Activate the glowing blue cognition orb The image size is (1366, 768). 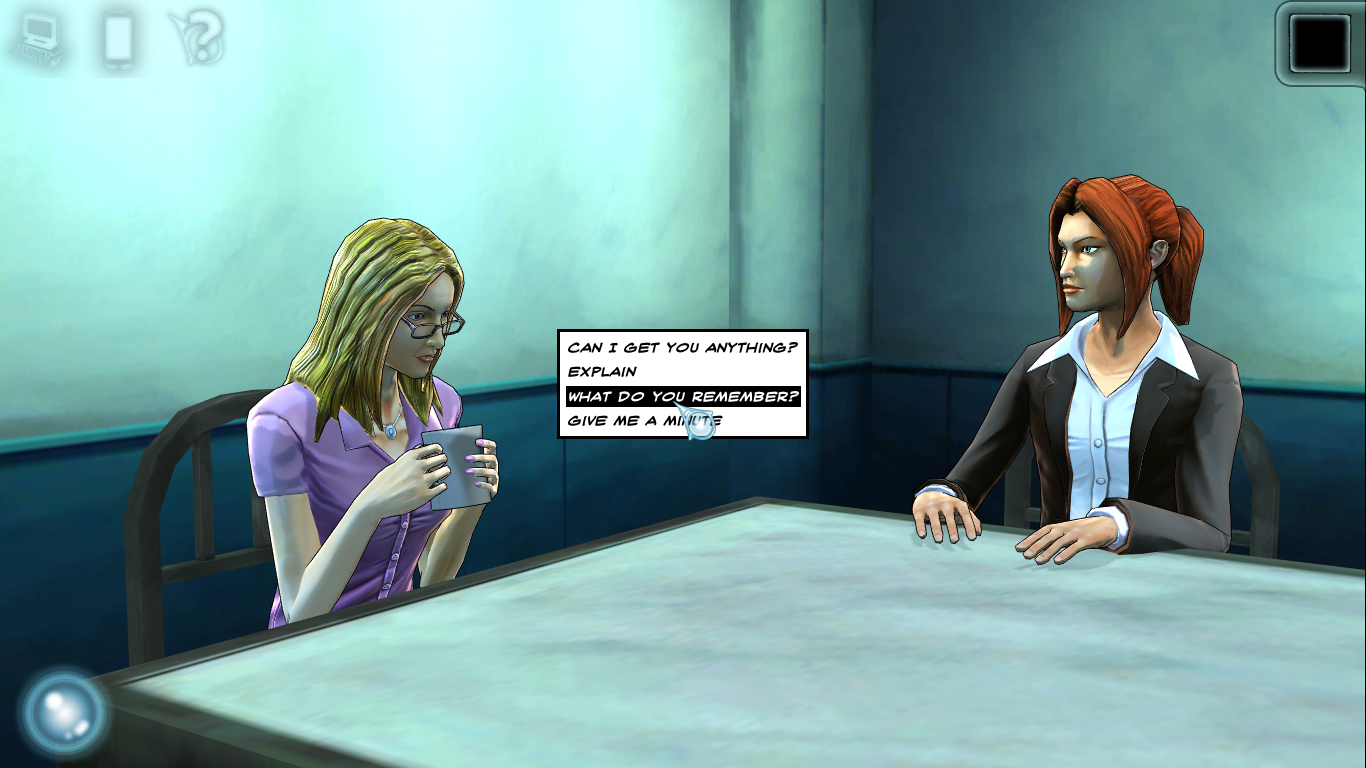tap(62, 712)
